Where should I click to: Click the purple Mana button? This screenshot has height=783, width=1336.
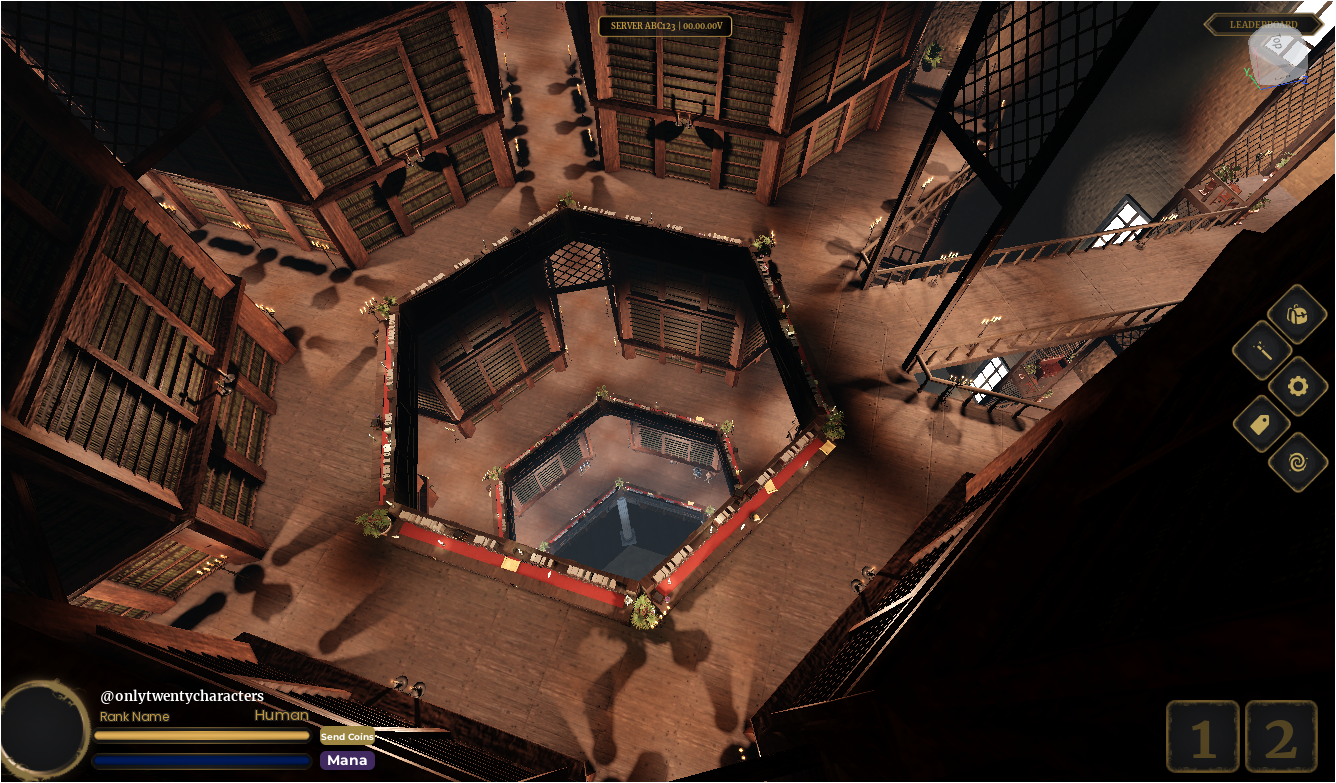click(x=347, y=760)
